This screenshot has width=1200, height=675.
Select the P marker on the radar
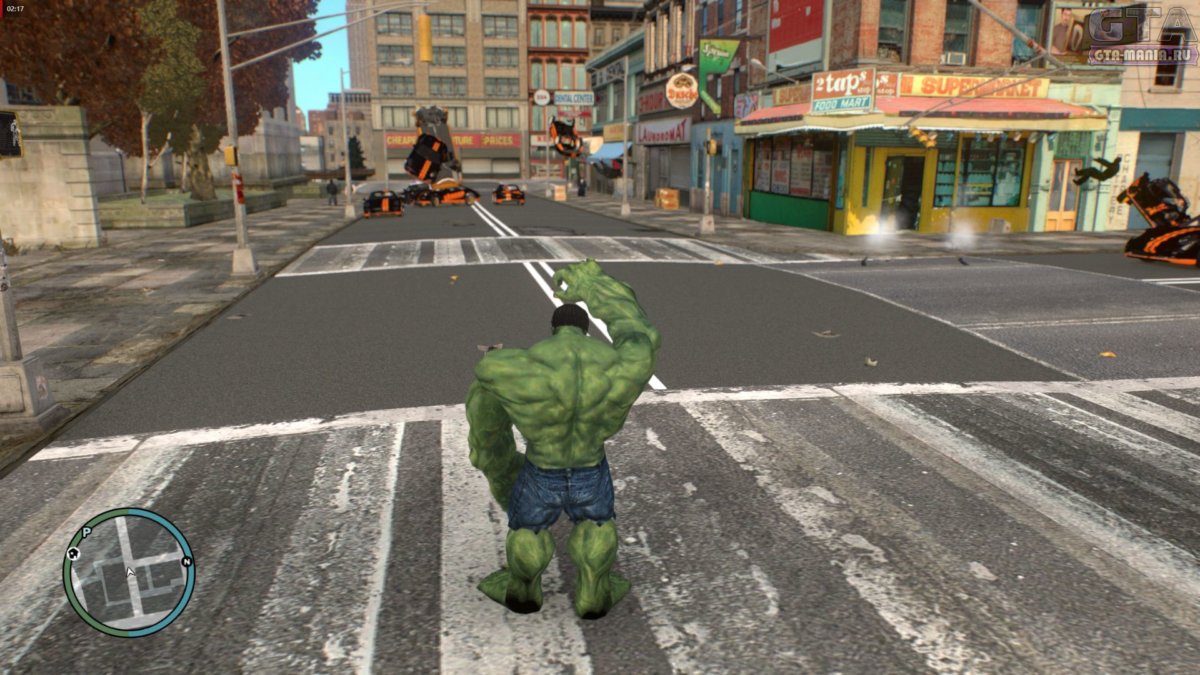(x=86, y=532)
